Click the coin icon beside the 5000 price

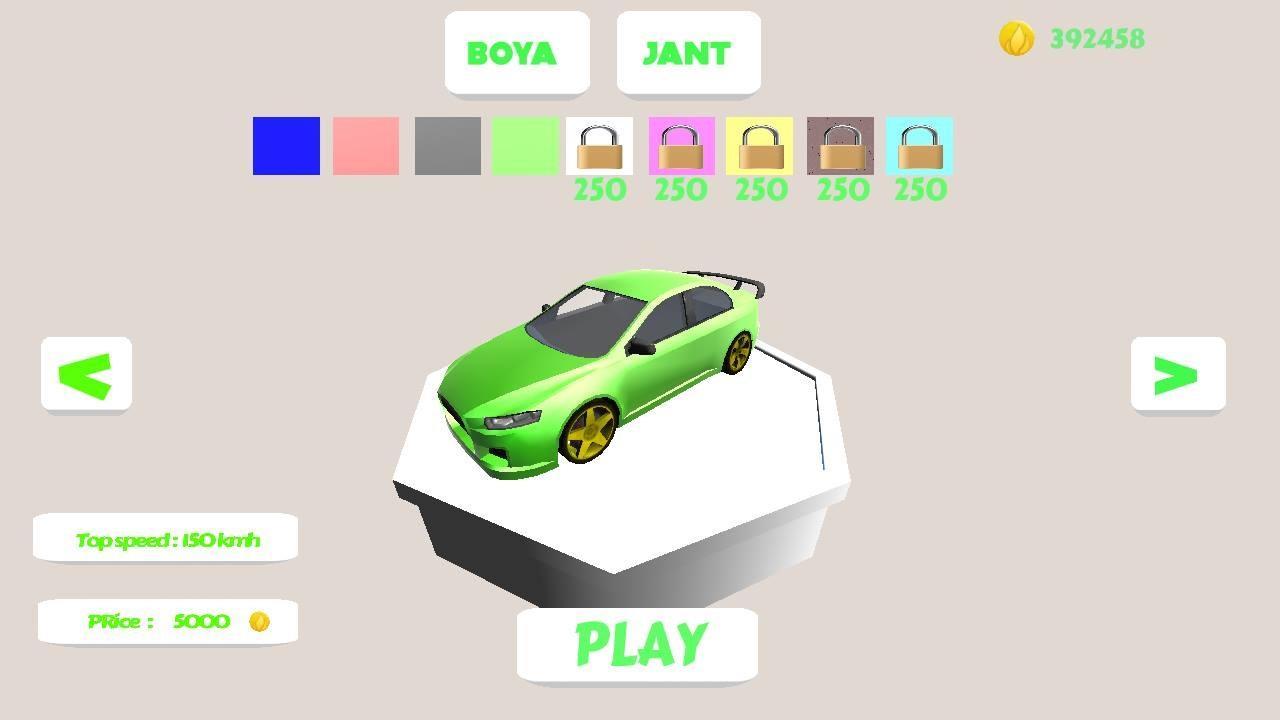pyautogui.click(x=261, y=621)
